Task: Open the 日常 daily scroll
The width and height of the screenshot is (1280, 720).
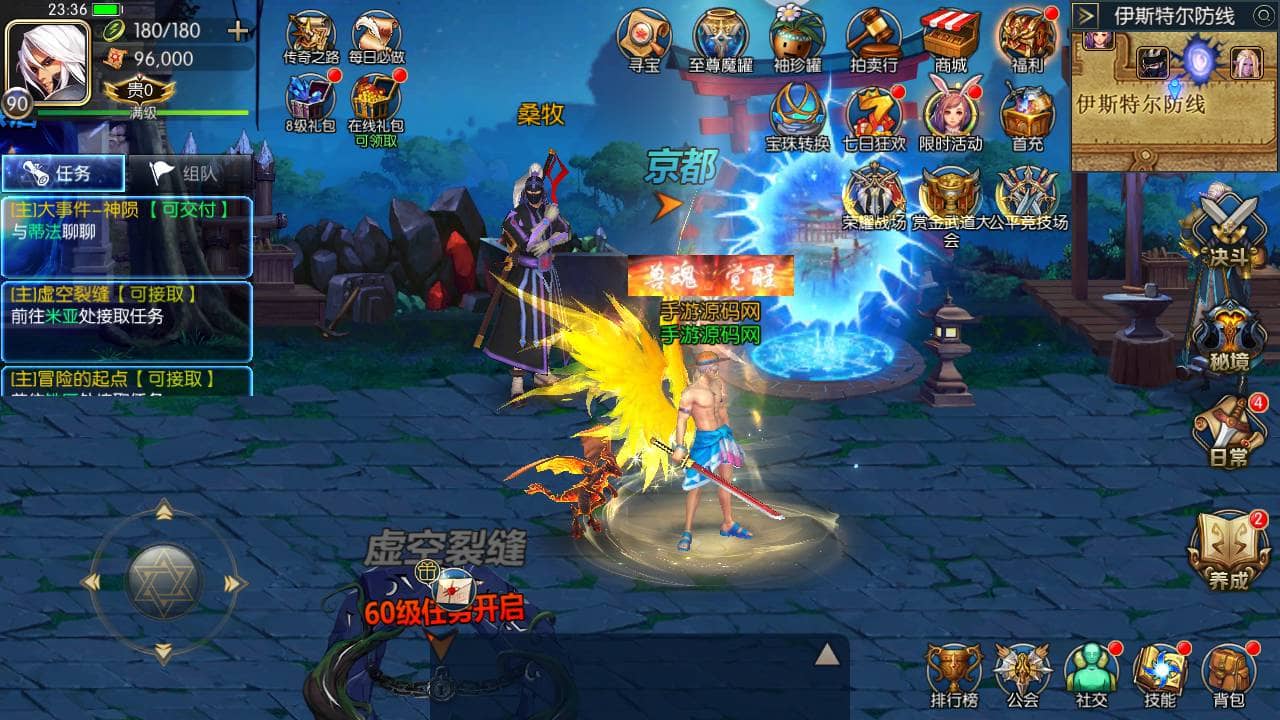Action: point(1228,430)
